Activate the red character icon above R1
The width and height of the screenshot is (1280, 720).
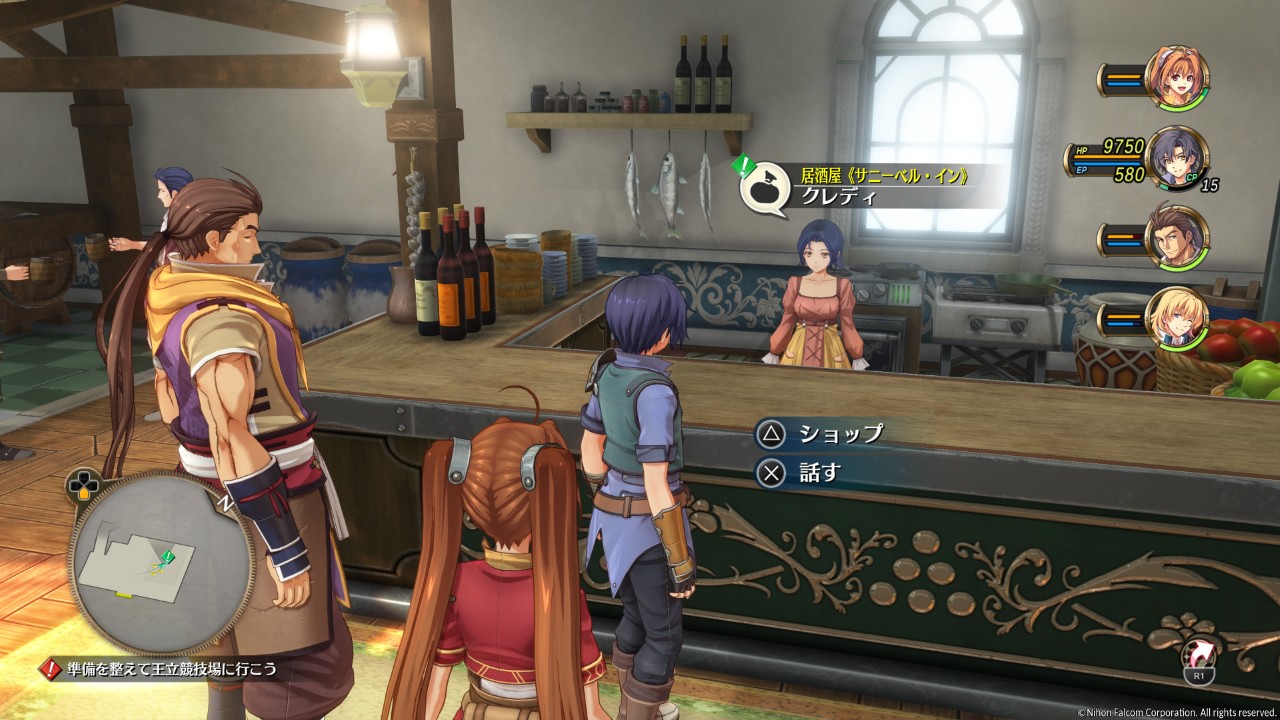pos(1197,655)
